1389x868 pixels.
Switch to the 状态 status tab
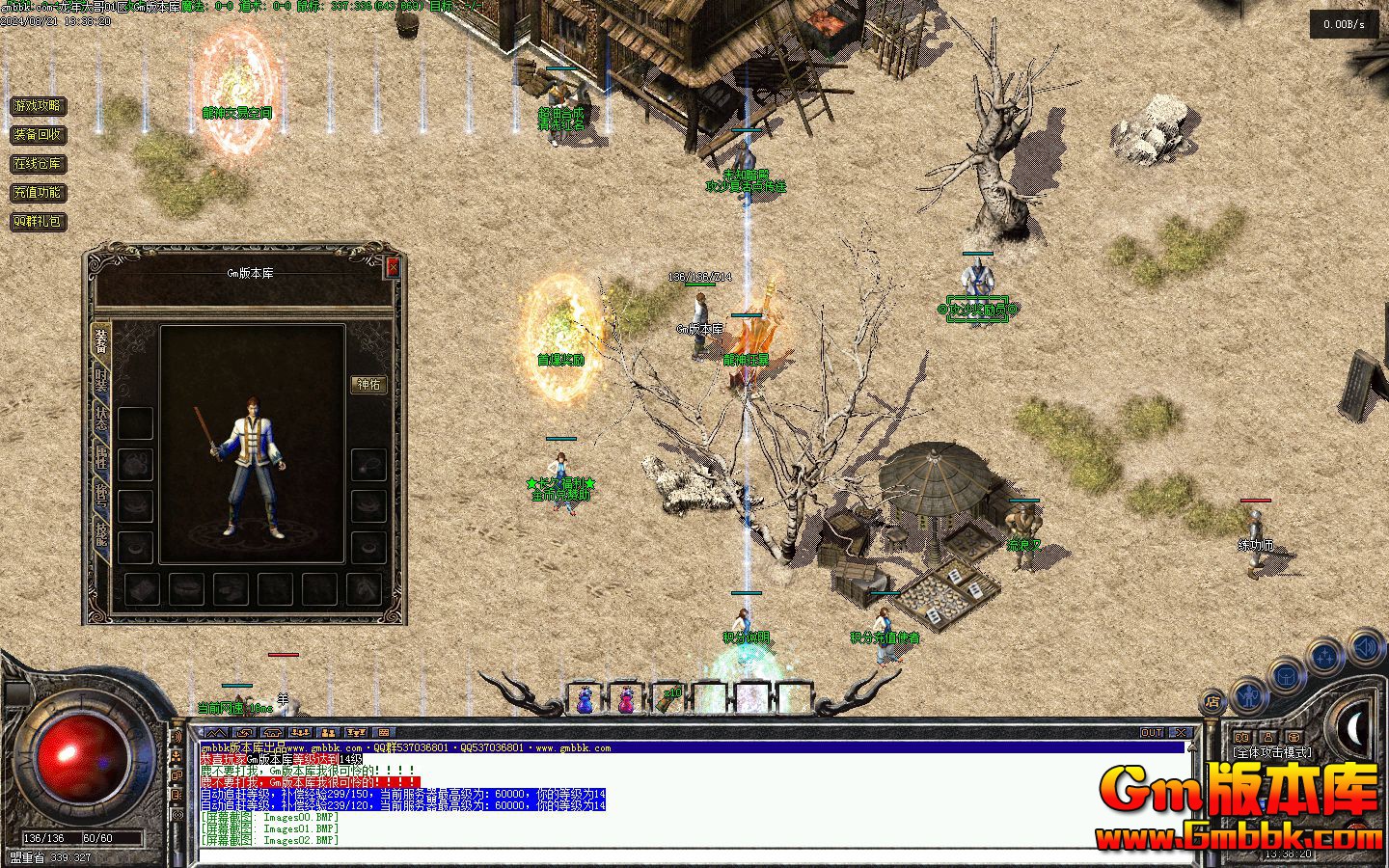coord(100,417)
